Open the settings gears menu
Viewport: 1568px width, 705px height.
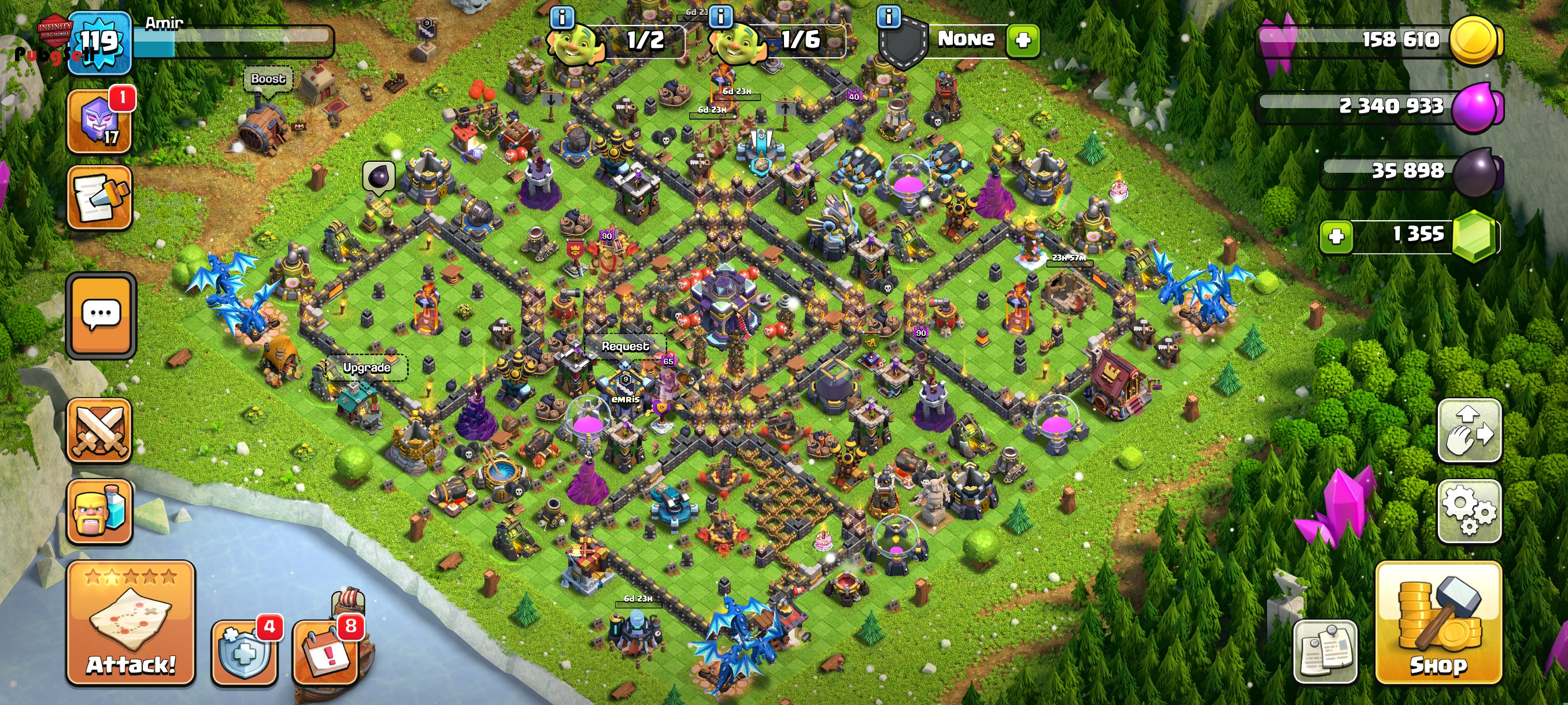(1469, 511)
